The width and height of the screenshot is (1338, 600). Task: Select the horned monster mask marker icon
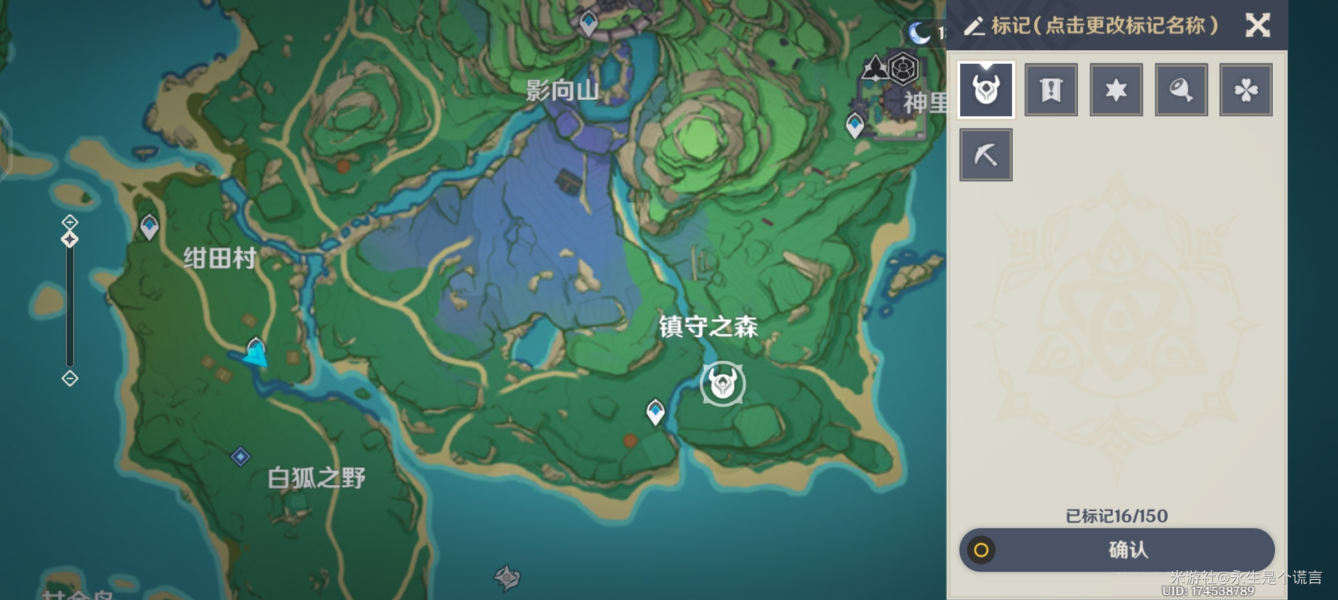(986, 90)
